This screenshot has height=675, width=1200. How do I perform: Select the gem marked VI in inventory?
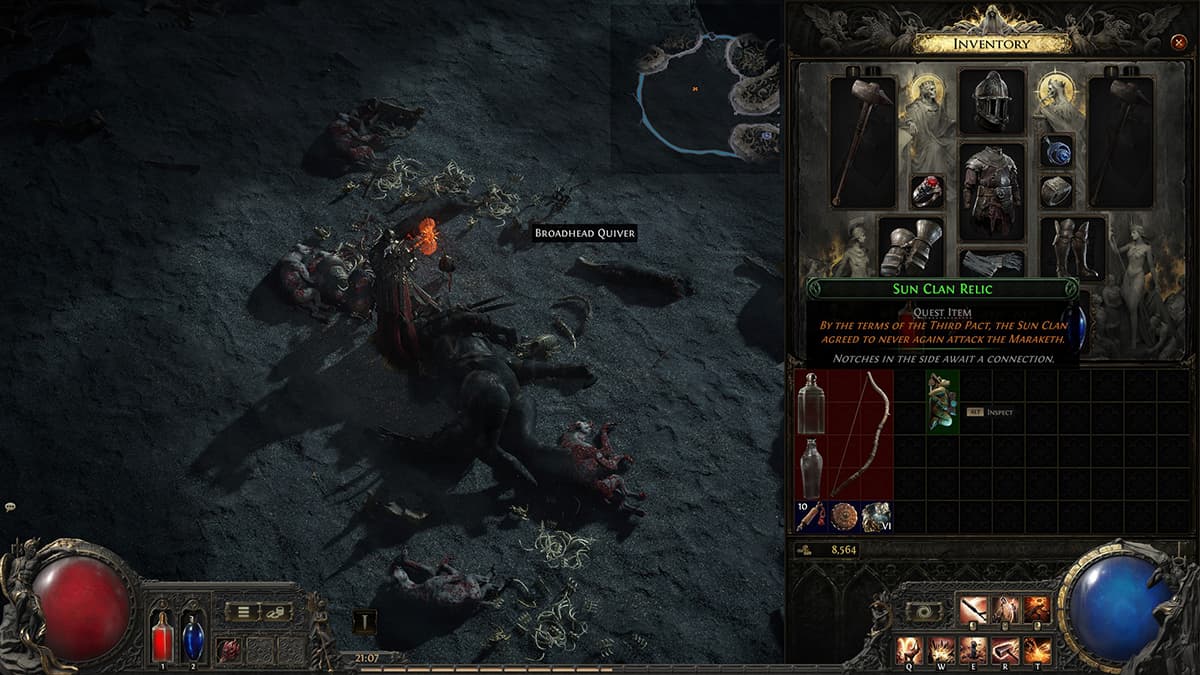click(877, 516)
